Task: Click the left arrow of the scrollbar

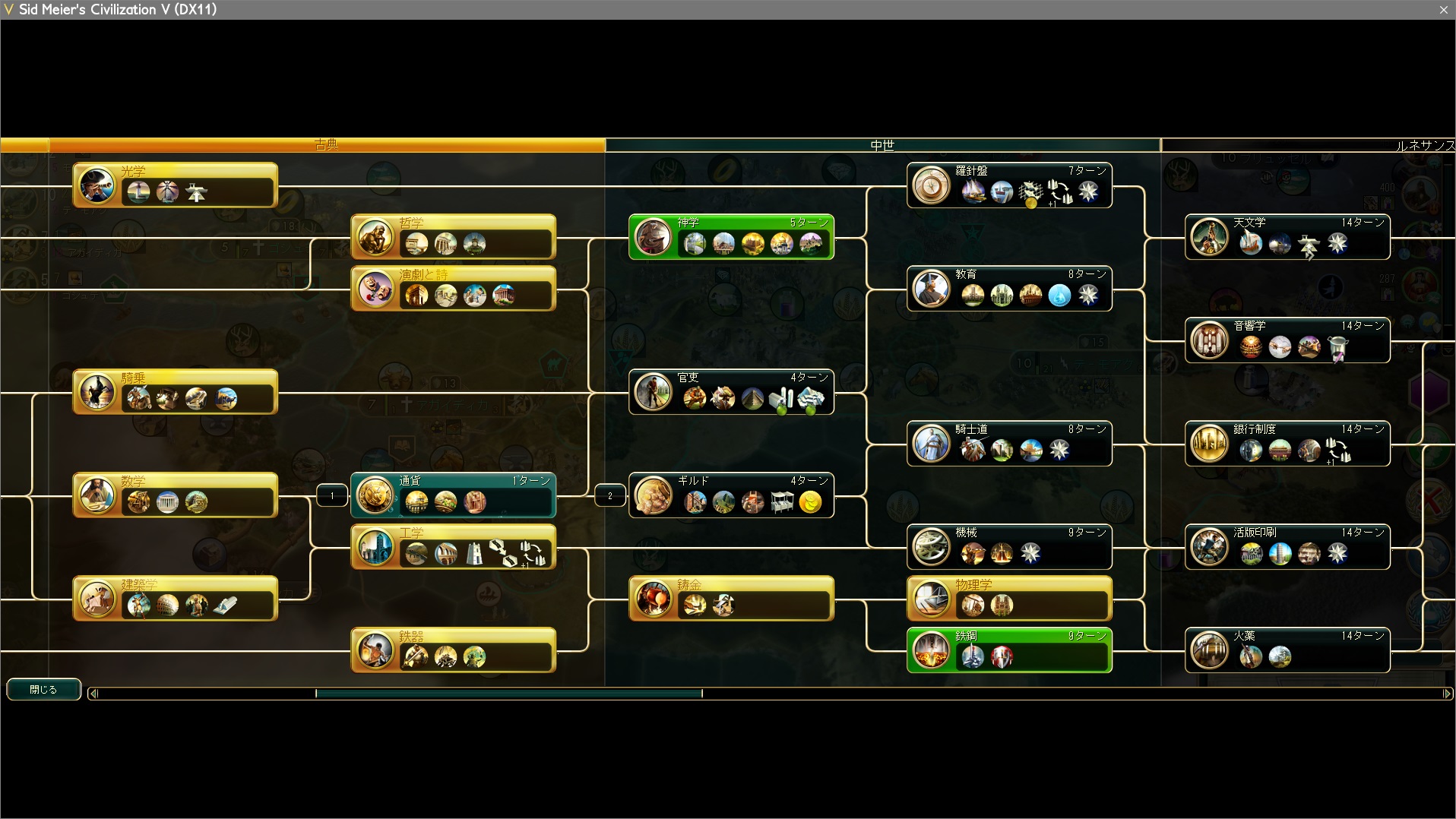Action: (x=93, y=693)
